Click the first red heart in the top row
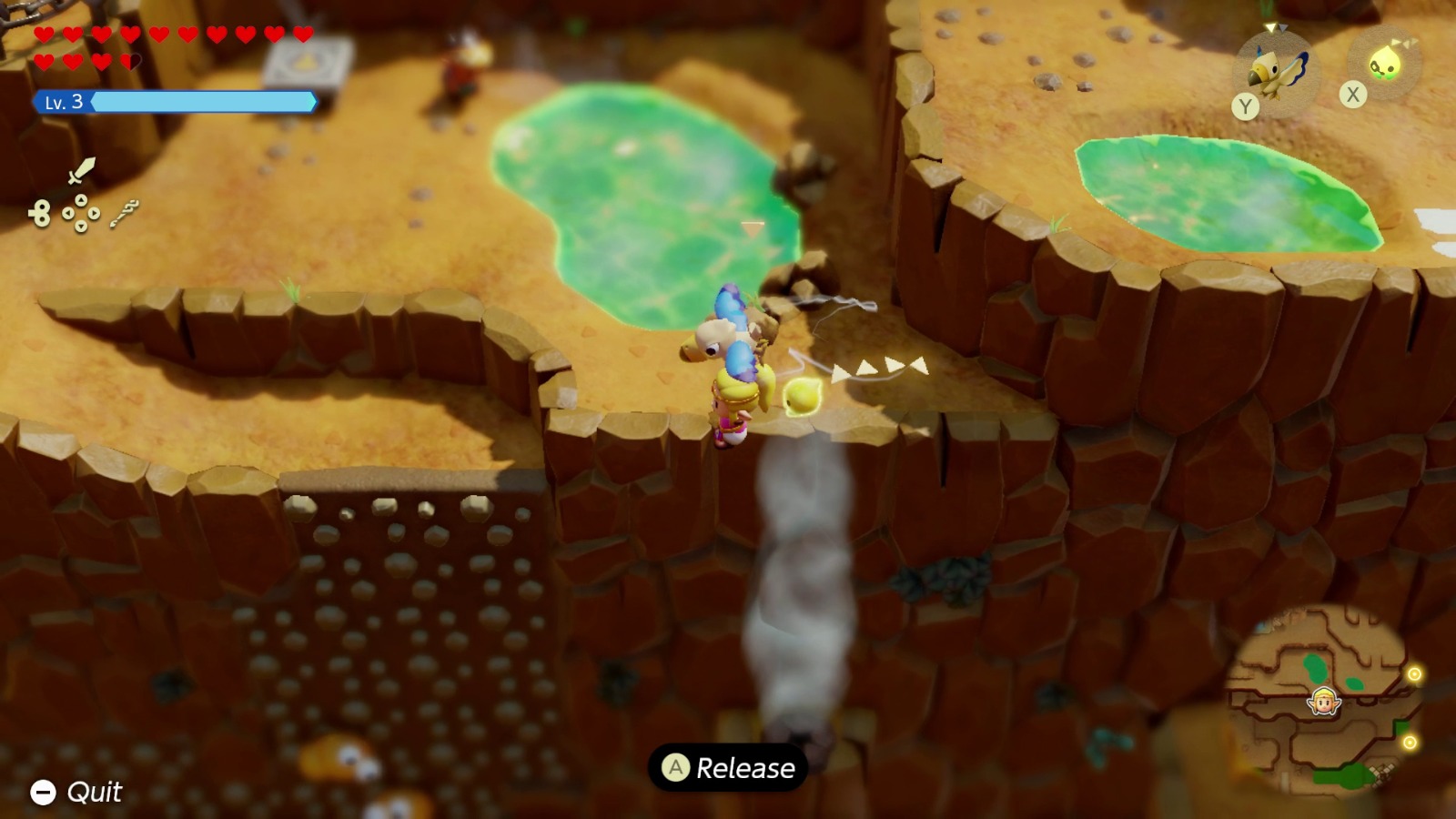Image resolution: width=1456 pixels, height=819 pixels. click(44, 34)
